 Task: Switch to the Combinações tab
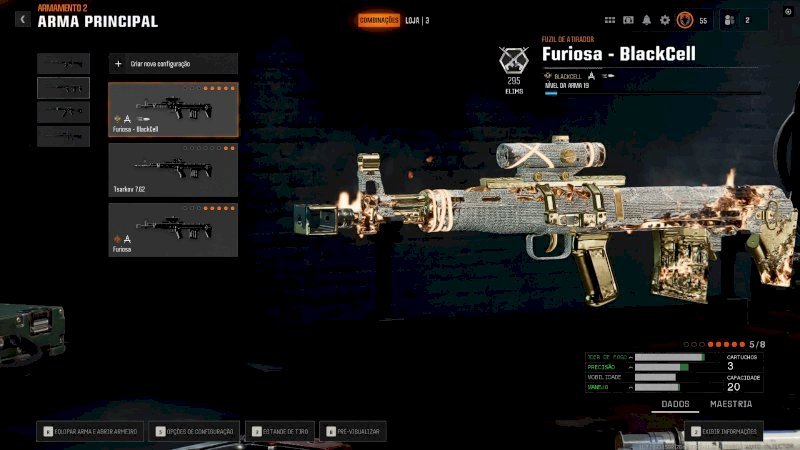coord(379,20)
